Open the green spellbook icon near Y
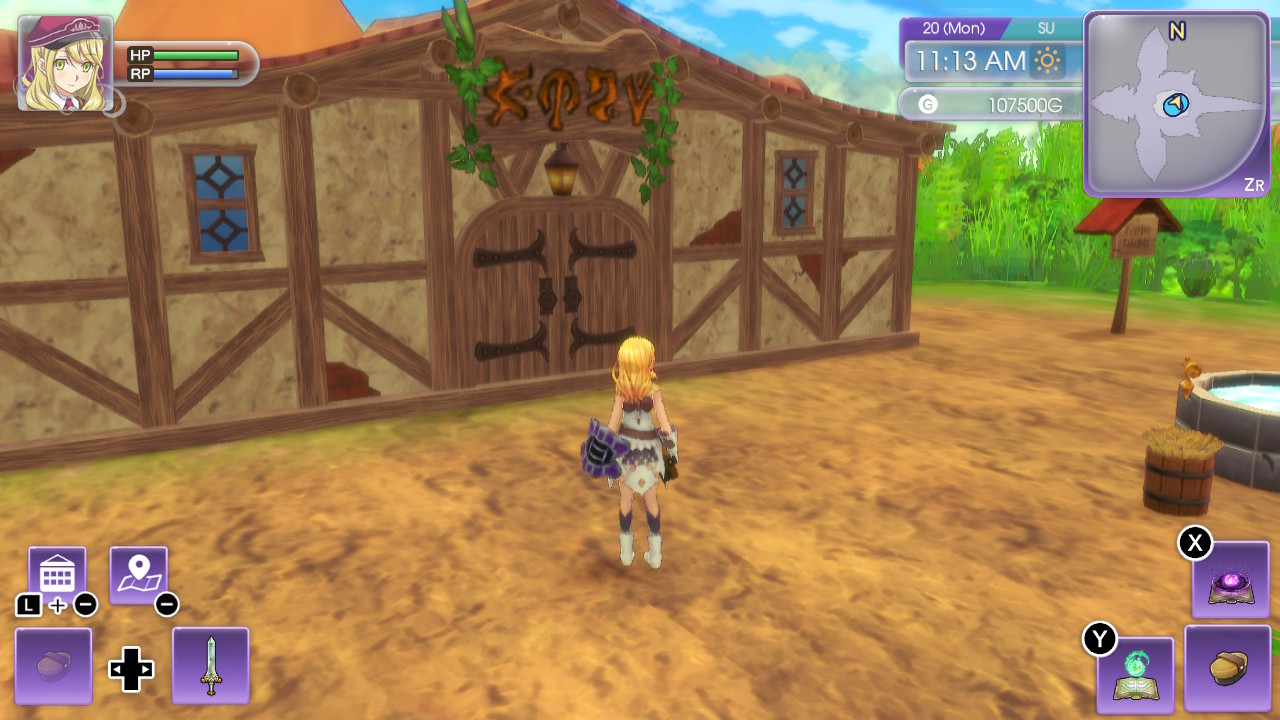The height and width of the screenshot is (720, 1280). (1136, 676)
